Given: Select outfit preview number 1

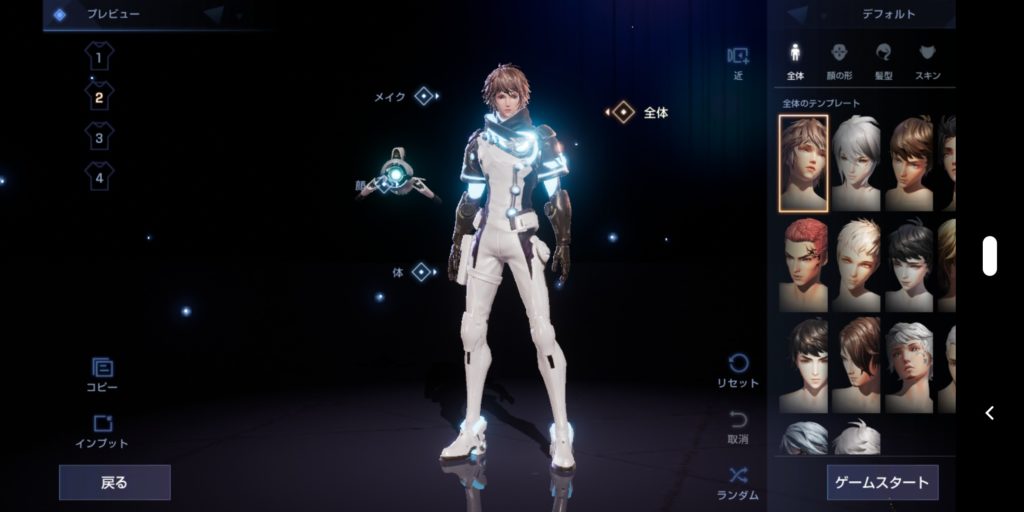Looking at the screenshot, I should coord(99,55).
